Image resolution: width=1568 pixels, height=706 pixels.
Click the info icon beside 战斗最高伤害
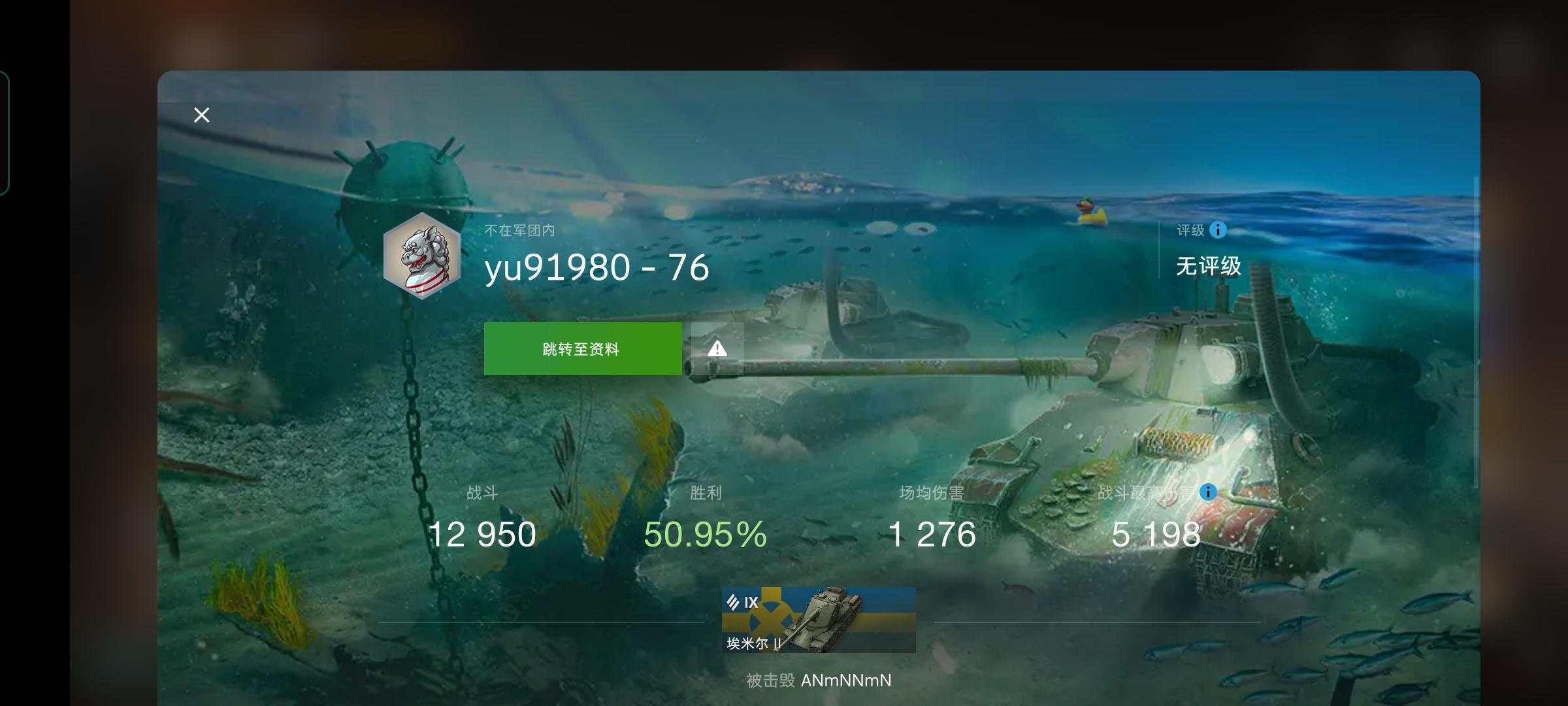pyautogui.click(x=1207, y=492)
